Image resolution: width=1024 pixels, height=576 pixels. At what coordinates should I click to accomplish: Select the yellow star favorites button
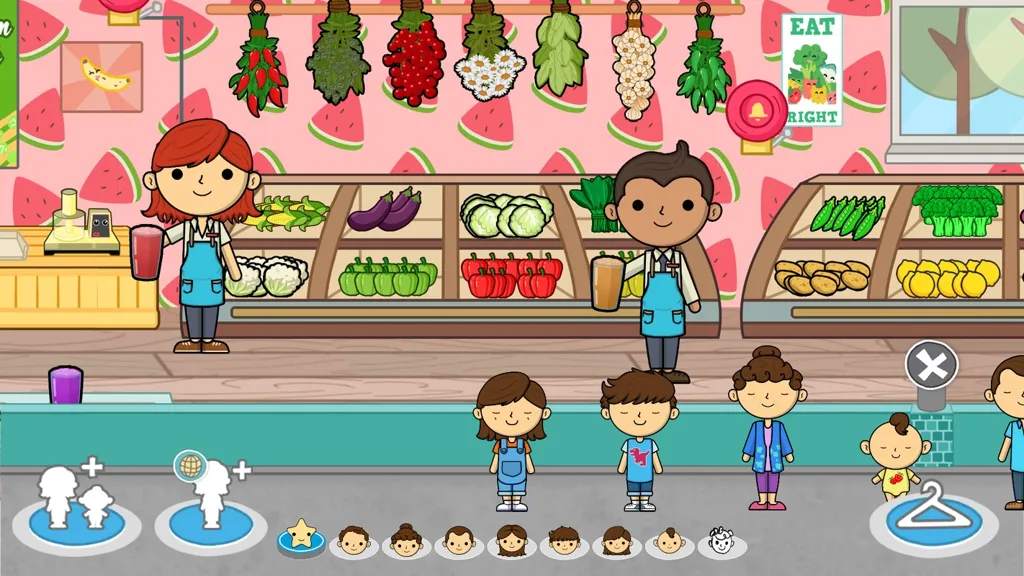click(301, 535)
